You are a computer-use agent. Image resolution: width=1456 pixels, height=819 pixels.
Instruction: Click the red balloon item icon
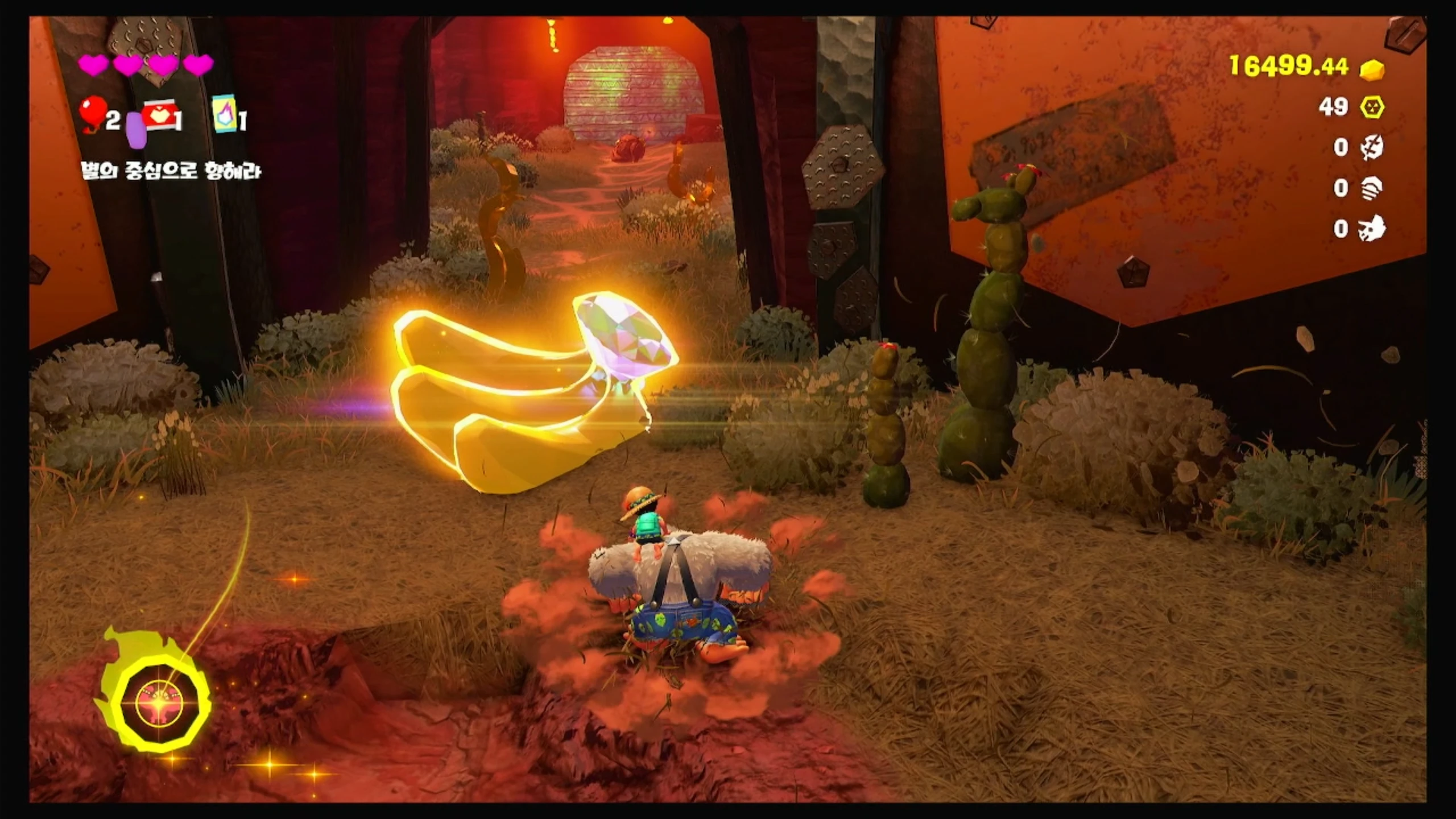92,114
